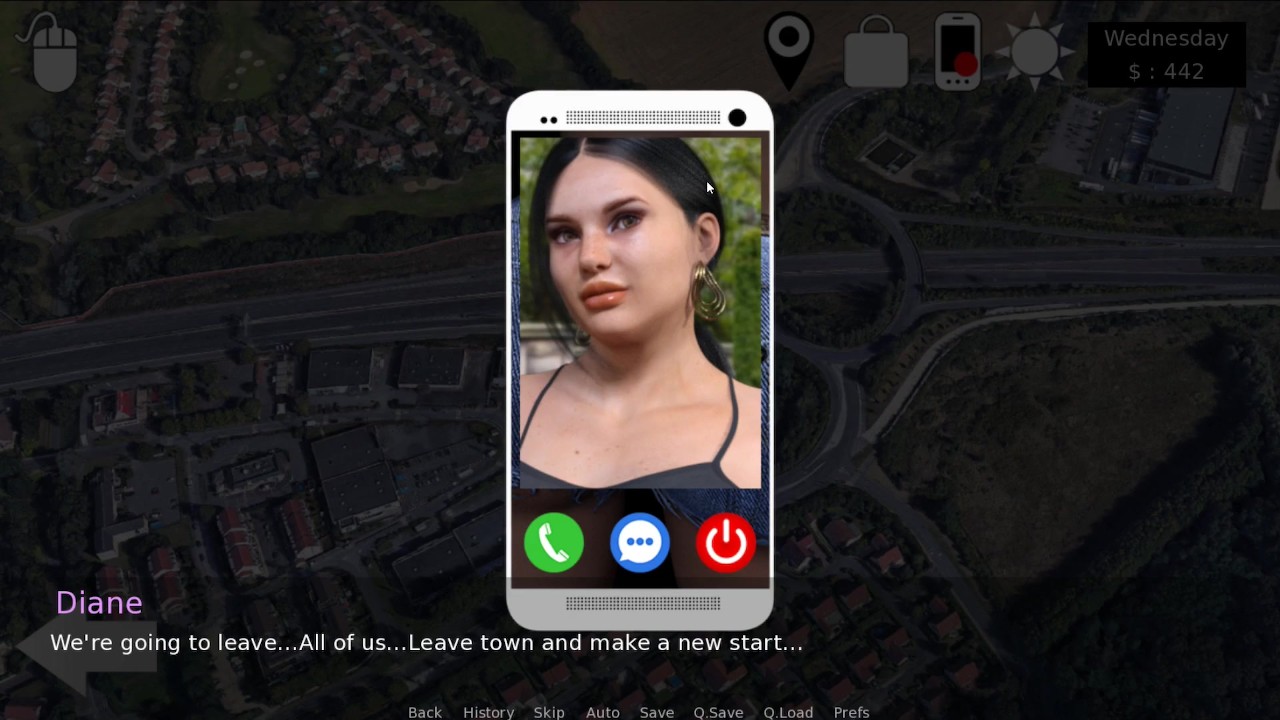Open the shopping bag inventory icon
Viewport: 1280px width, 720px height.
(x=876, y=52)
